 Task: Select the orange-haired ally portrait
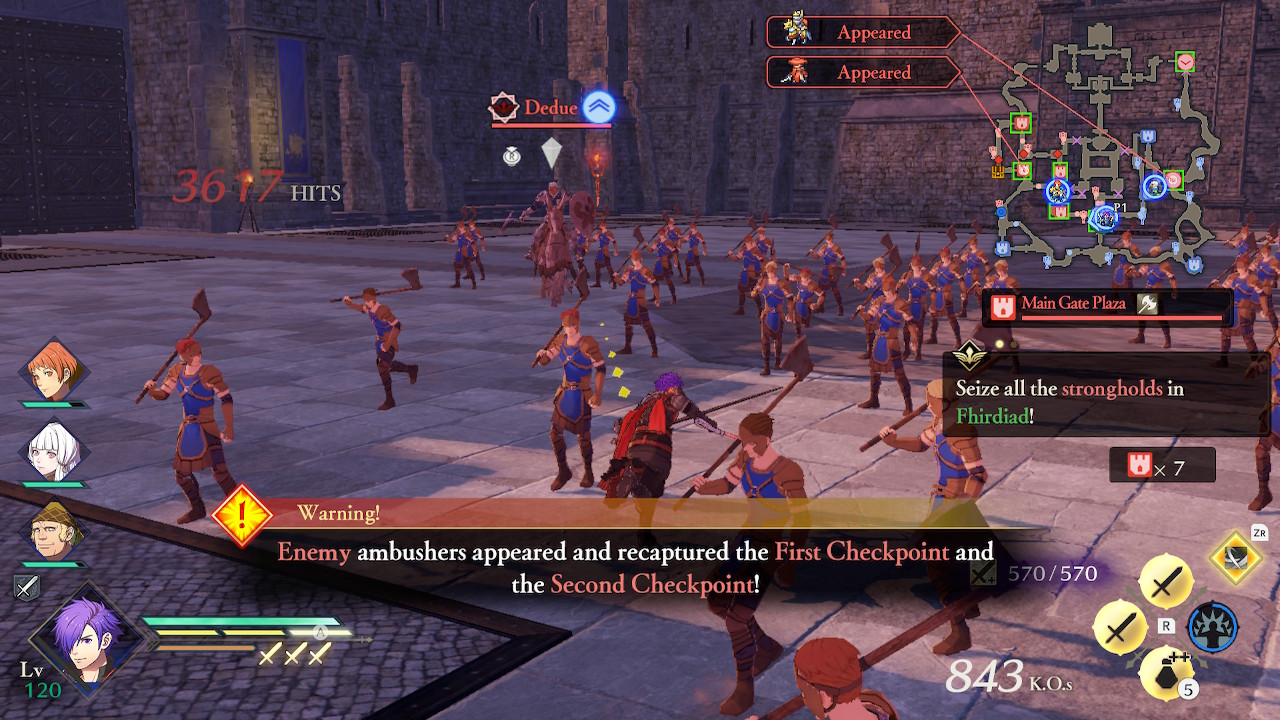(54, 372)
